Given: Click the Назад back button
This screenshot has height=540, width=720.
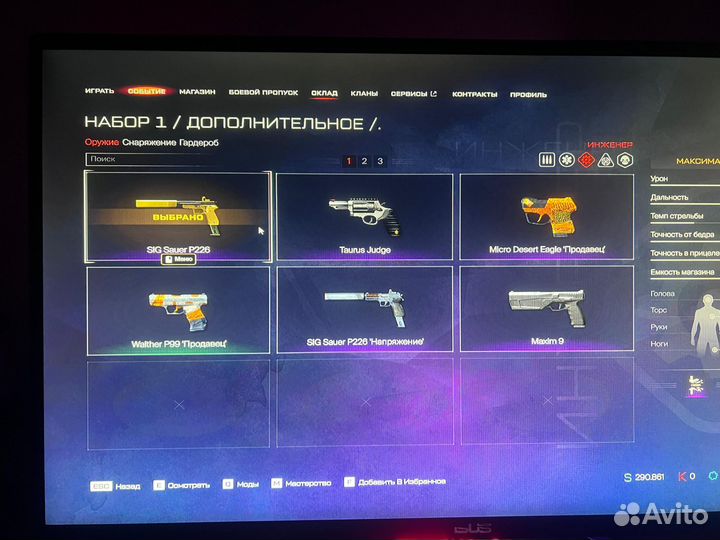Looking at the screenshot, I should (116, 484).
